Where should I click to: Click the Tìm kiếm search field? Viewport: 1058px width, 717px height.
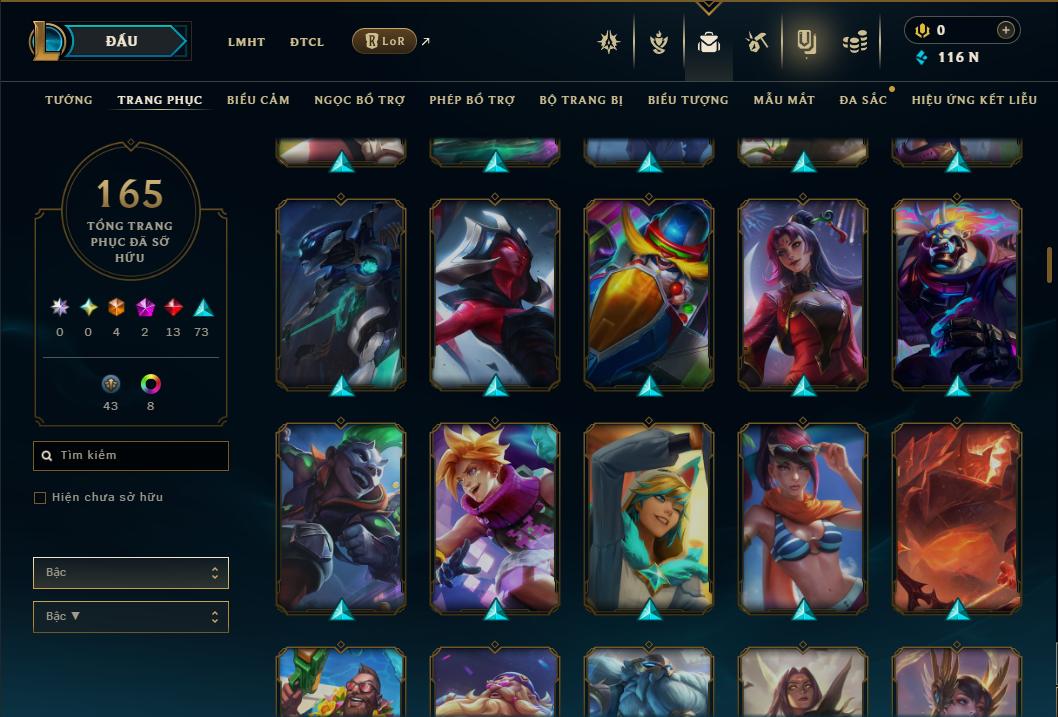coord(131,456)
